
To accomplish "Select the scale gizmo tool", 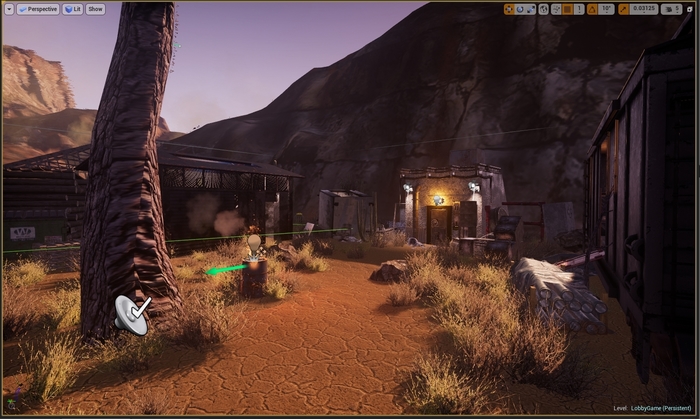I will click(531, 9).
